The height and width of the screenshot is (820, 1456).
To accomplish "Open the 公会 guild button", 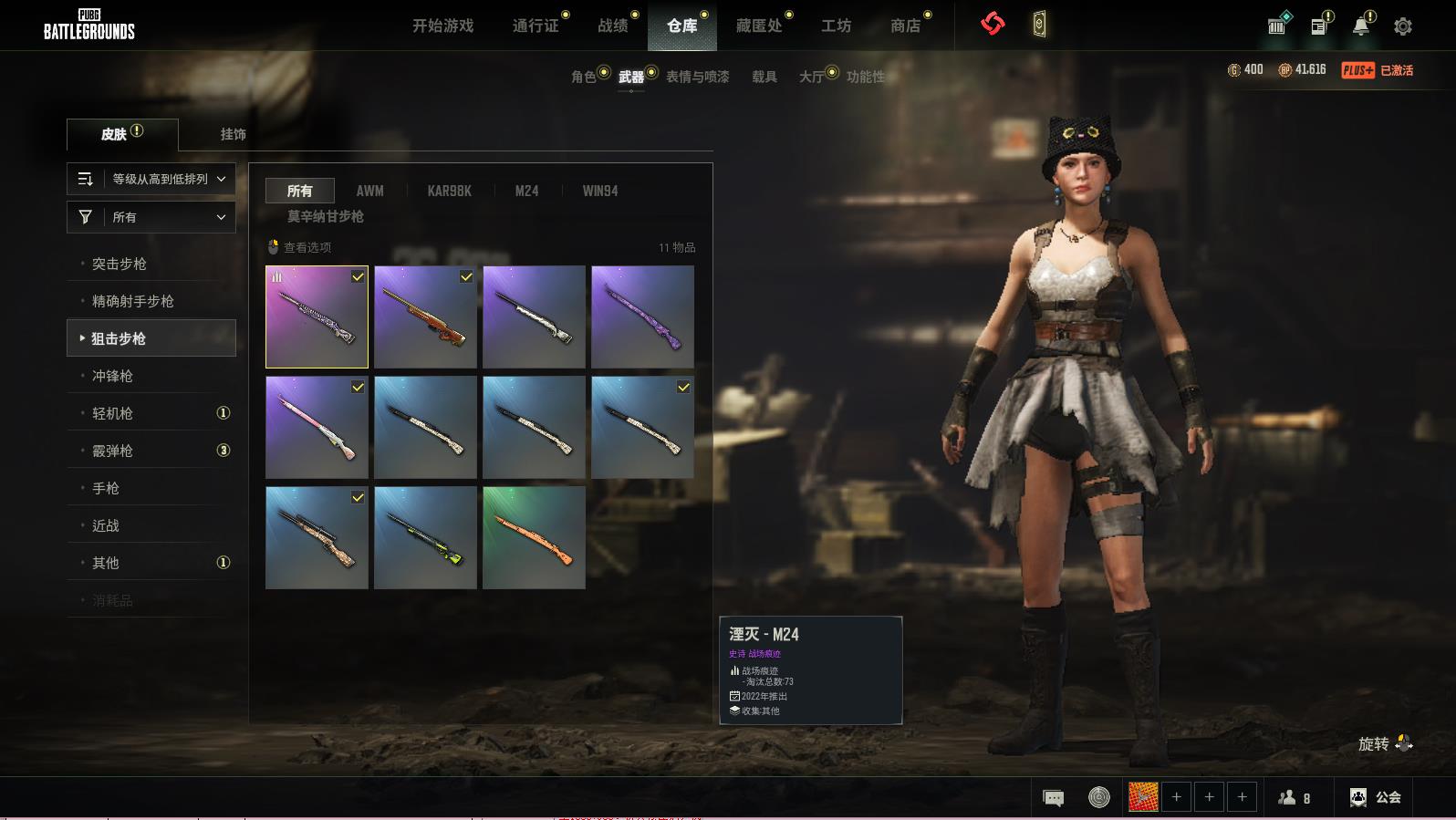I will [x=1376, y=797].
